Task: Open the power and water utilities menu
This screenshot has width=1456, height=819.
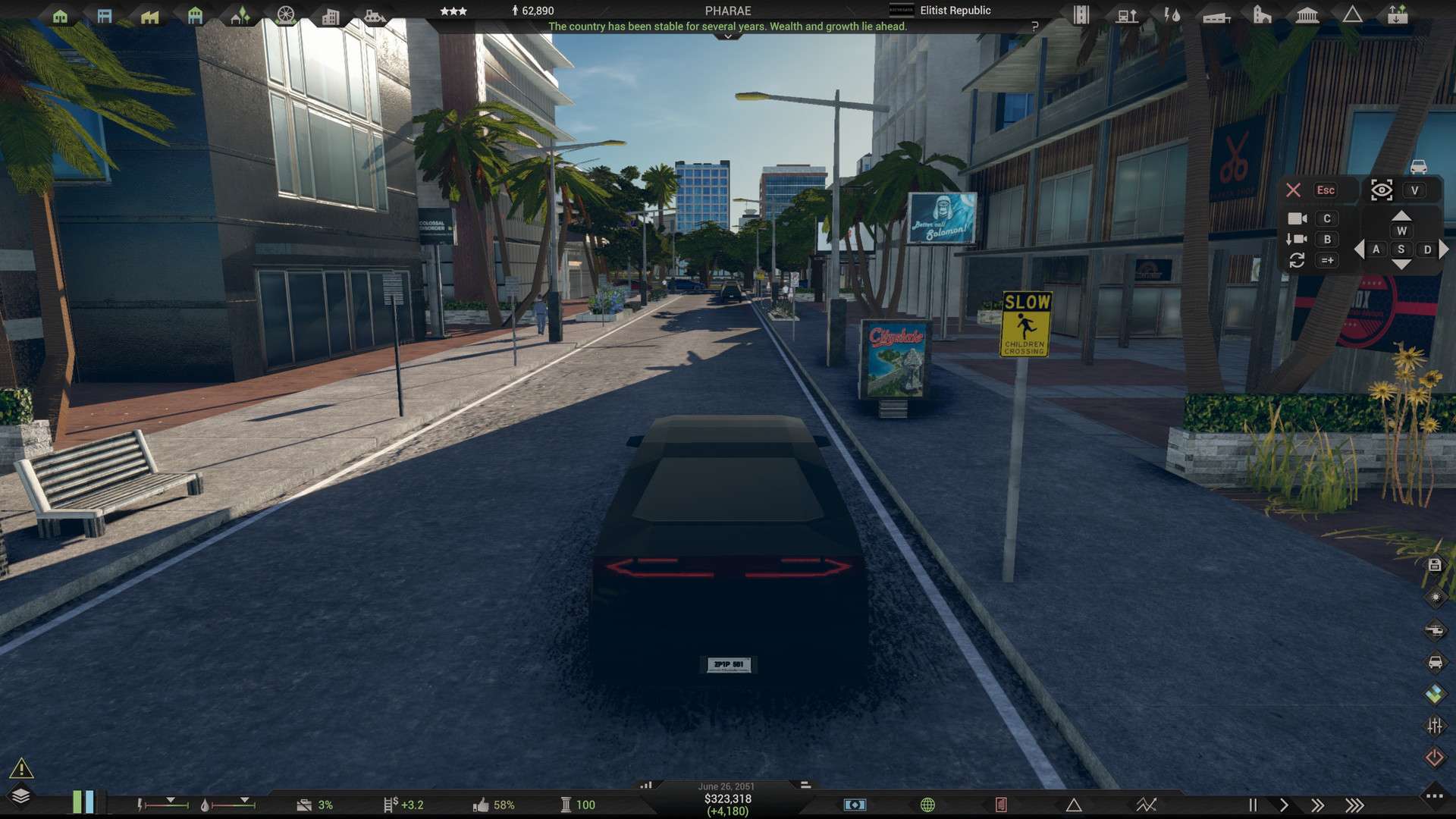Action: pos(1172,15)
